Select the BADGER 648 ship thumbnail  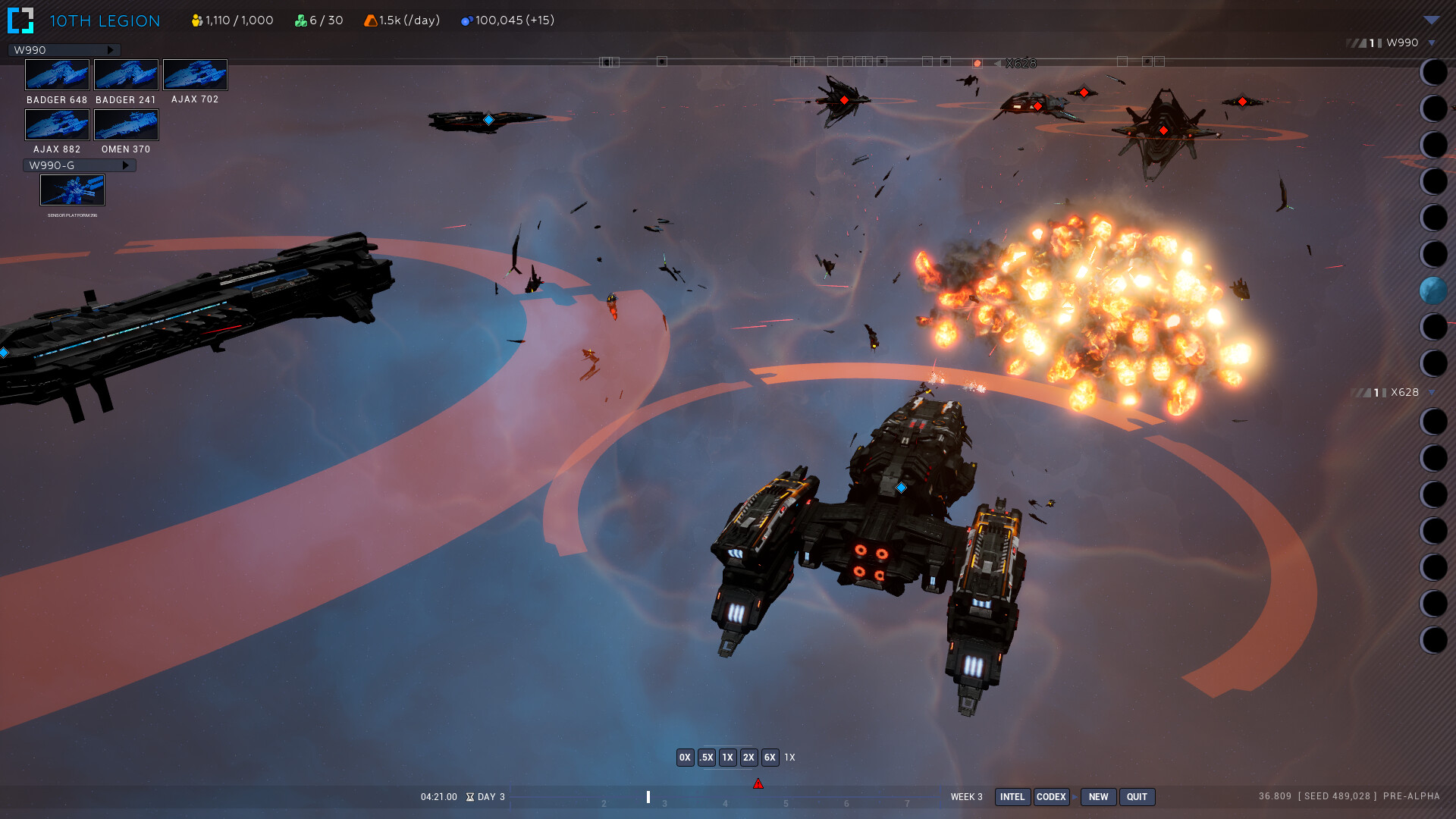tap(57, 74)
